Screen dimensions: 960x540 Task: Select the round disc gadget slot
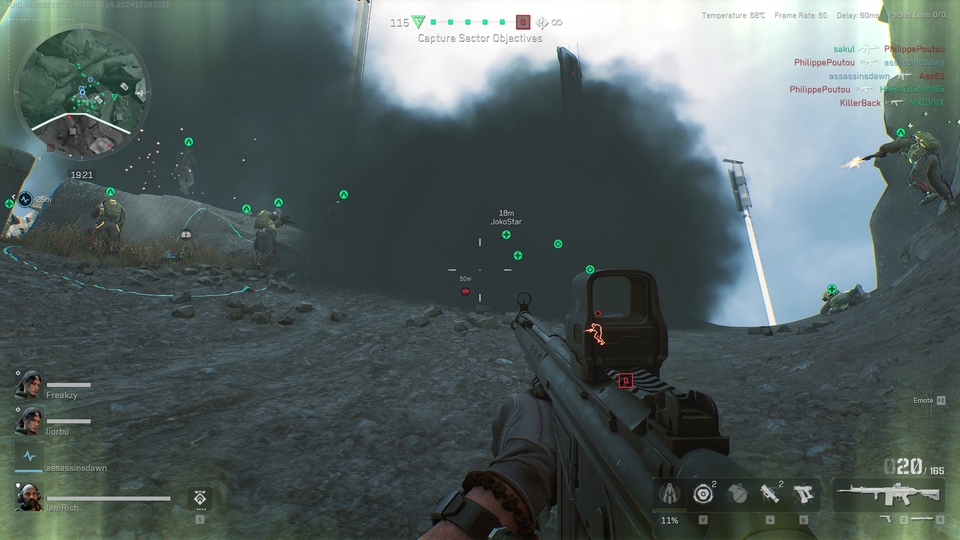(703, 494)
